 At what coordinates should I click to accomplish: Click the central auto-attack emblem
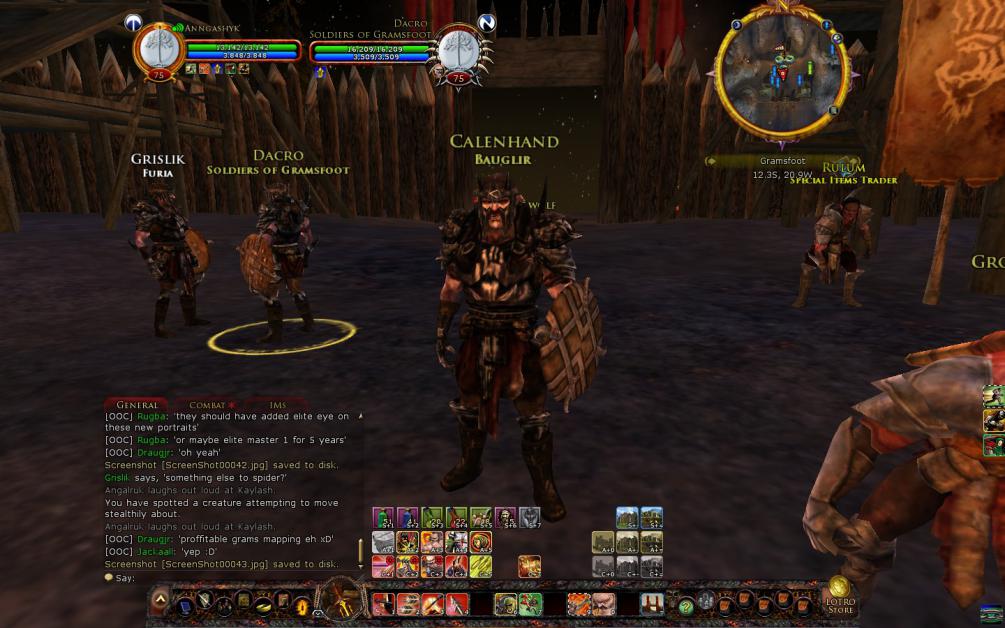(341, 600)
